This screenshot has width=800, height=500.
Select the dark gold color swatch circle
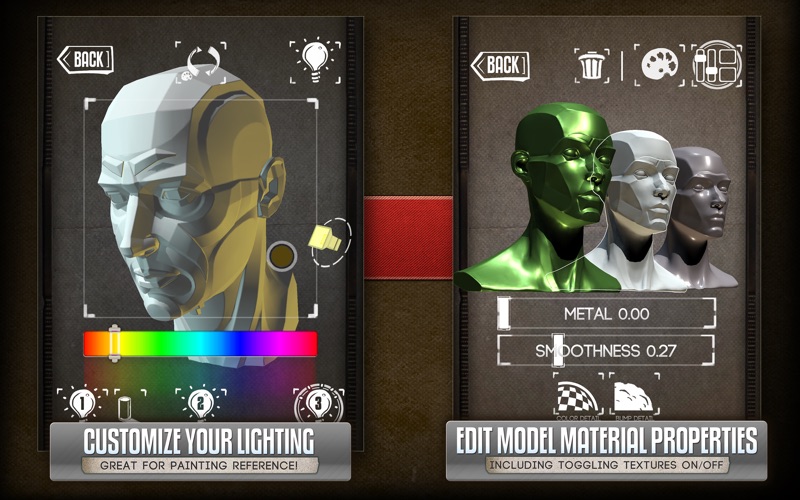pyautogui.click(x=281, y=256)
